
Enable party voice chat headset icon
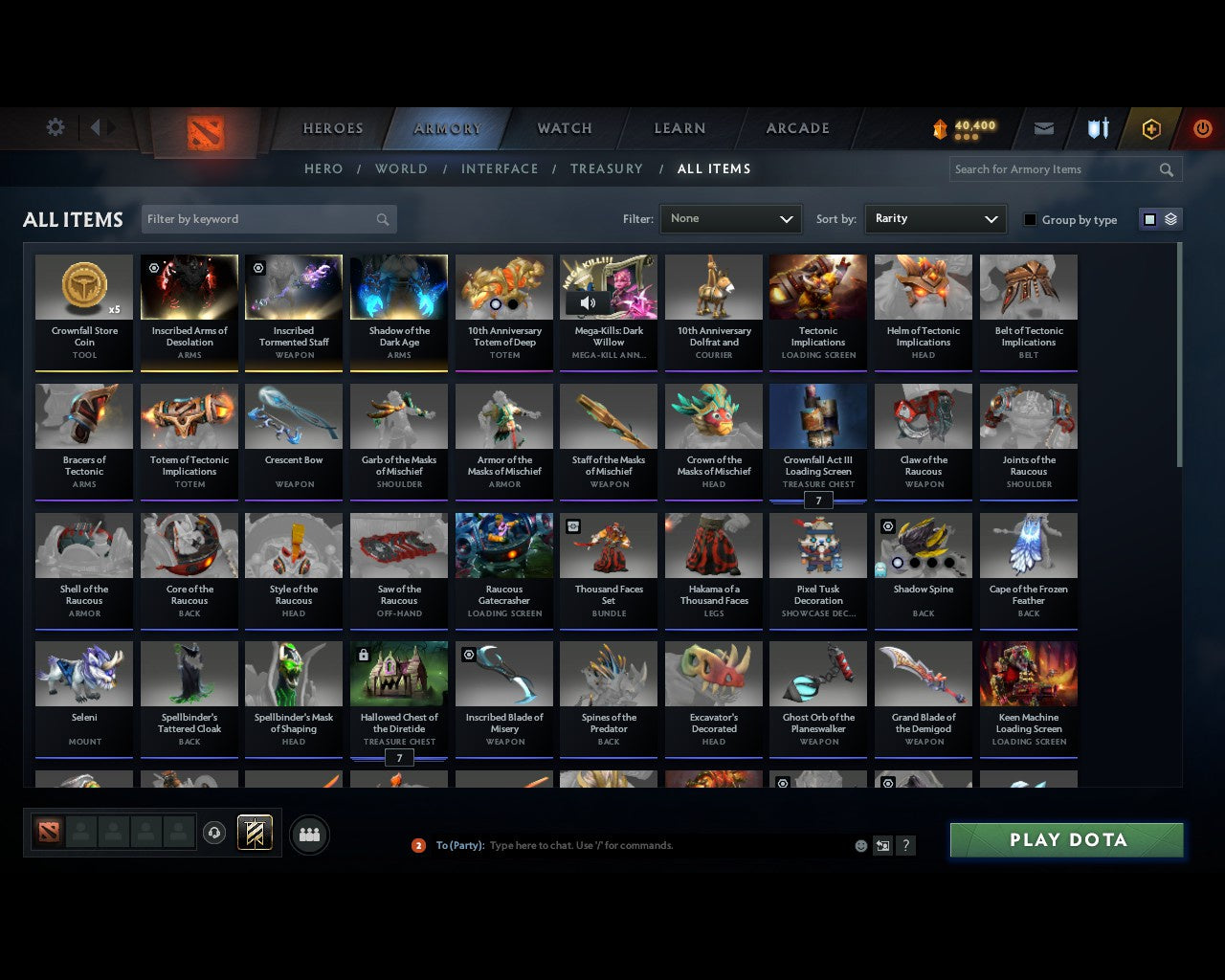pyautogui.click(x=215, y=833)
